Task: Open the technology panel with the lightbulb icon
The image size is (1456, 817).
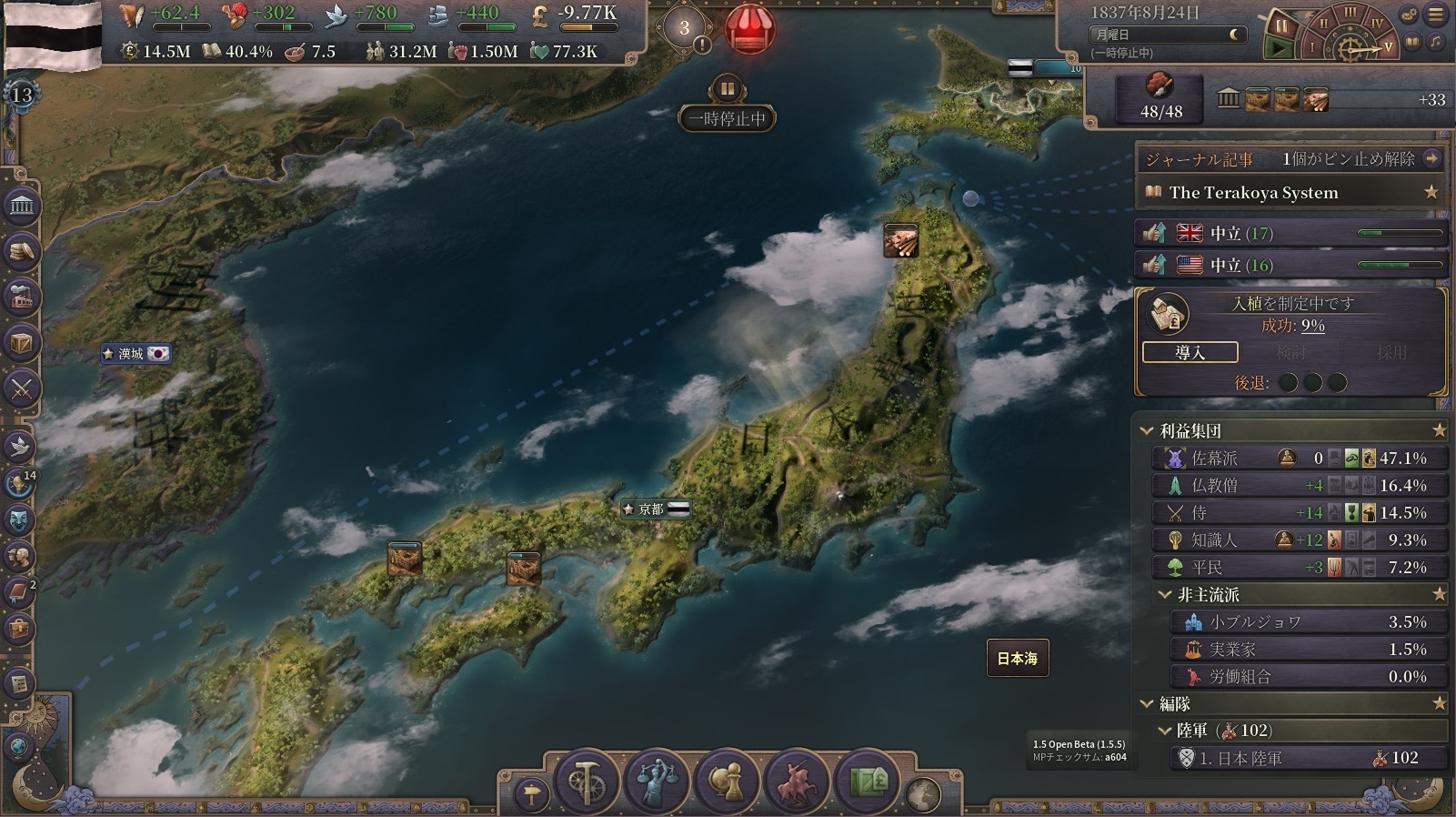Action: pos(20,482)
